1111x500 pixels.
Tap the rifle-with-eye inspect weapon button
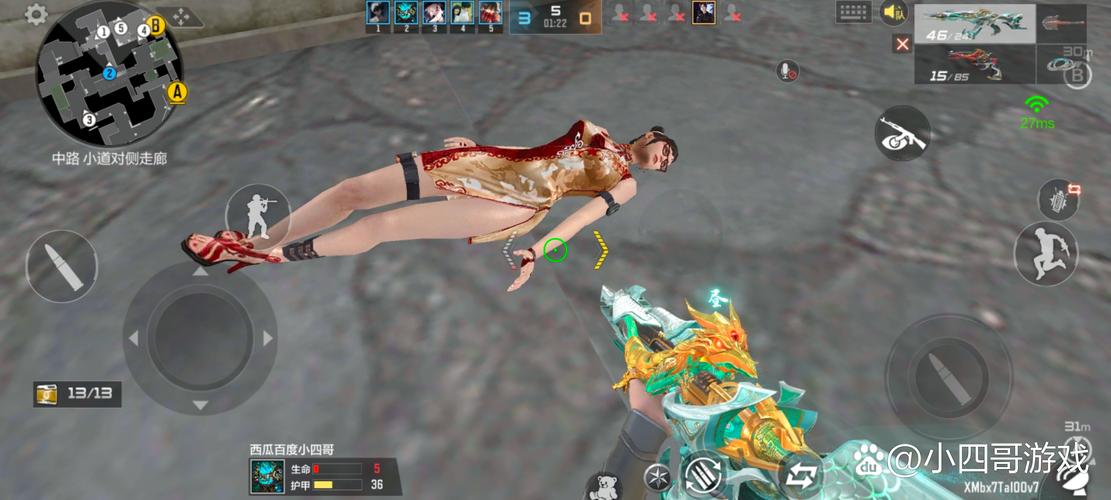tap(901, 134)
